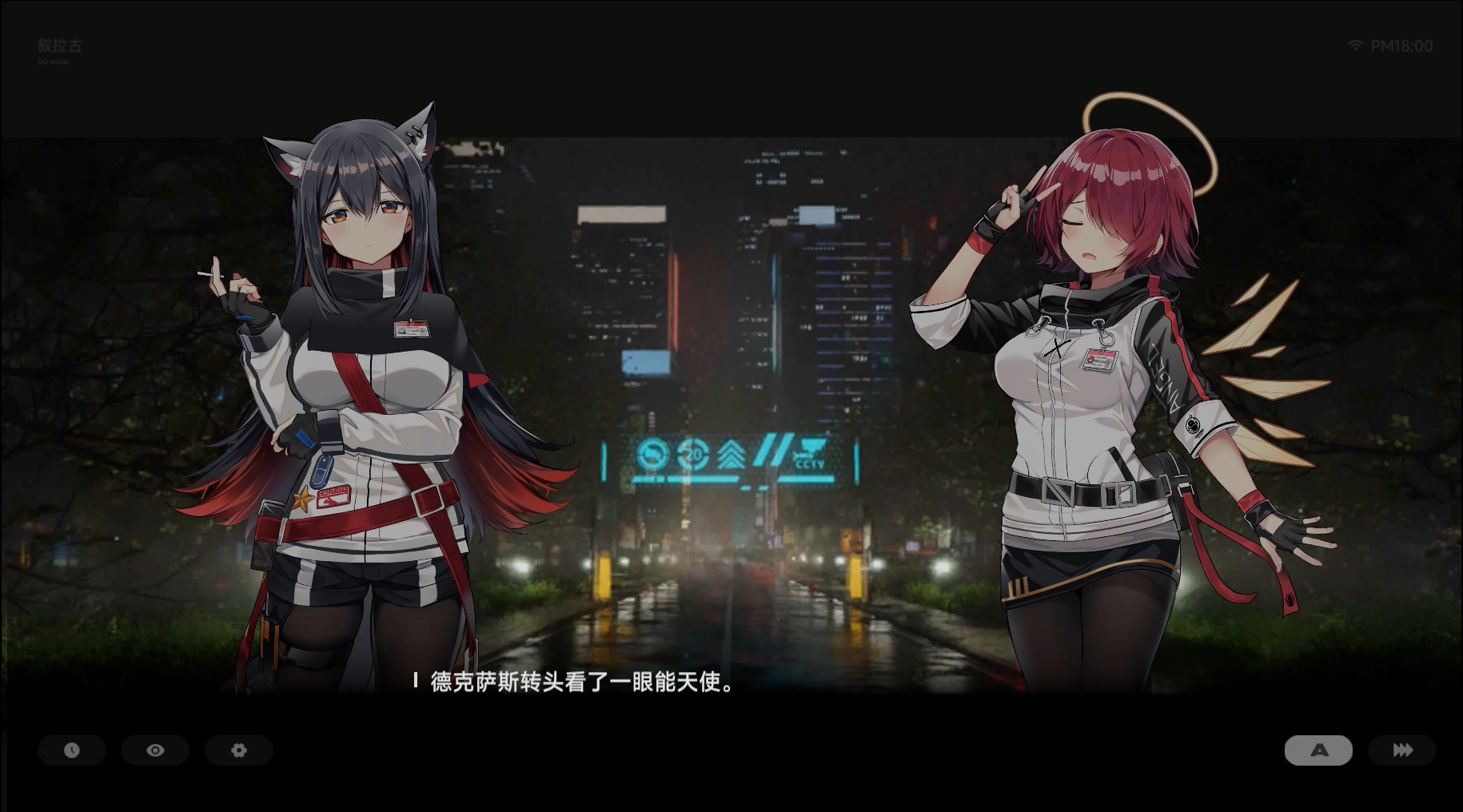Toggle UI visibility with the eye button
This screenshot has height=812, width=1463.
tap(155, 750)
